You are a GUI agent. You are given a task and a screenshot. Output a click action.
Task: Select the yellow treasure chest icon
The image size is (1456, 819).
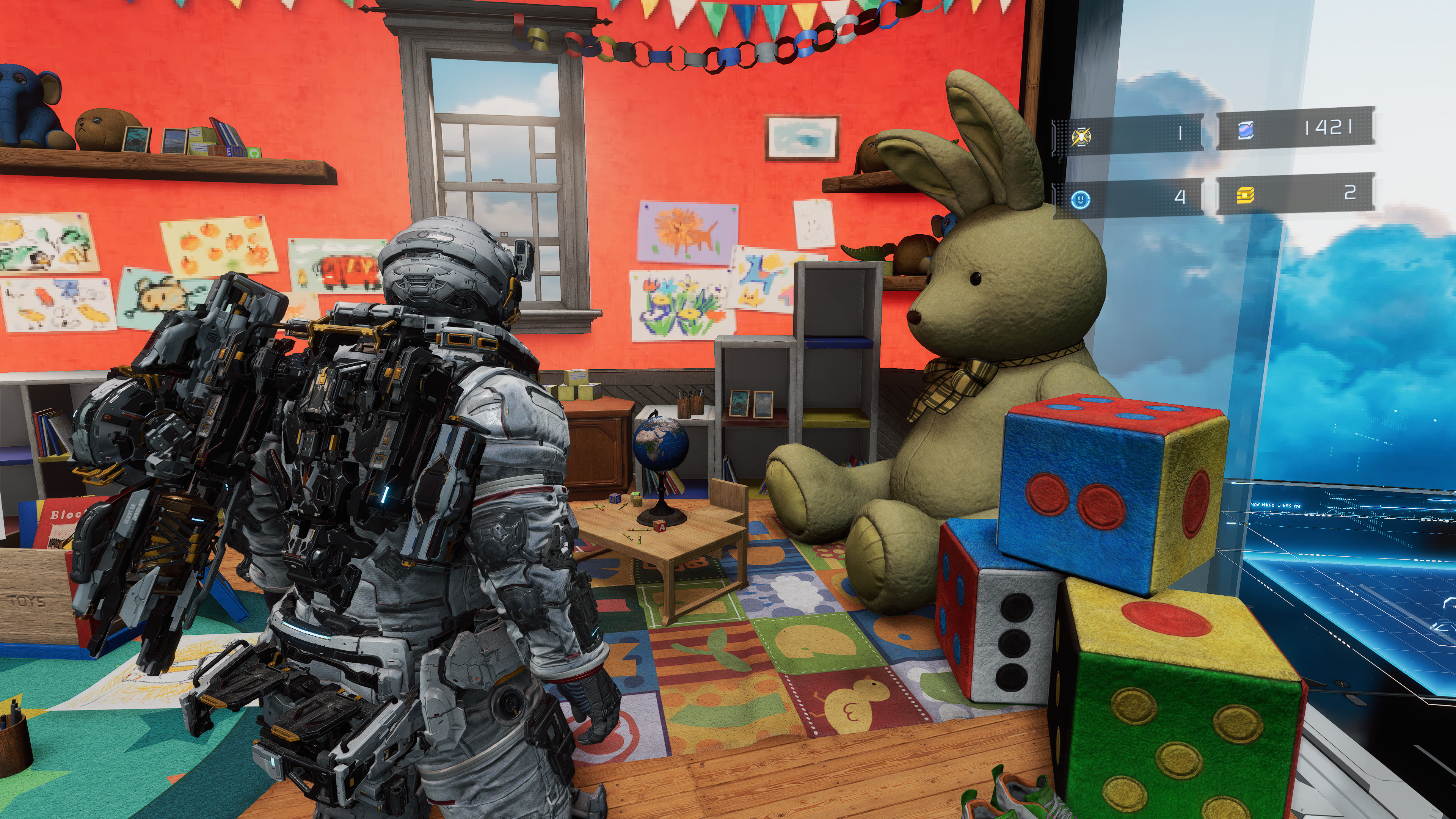pos(1245,195)
